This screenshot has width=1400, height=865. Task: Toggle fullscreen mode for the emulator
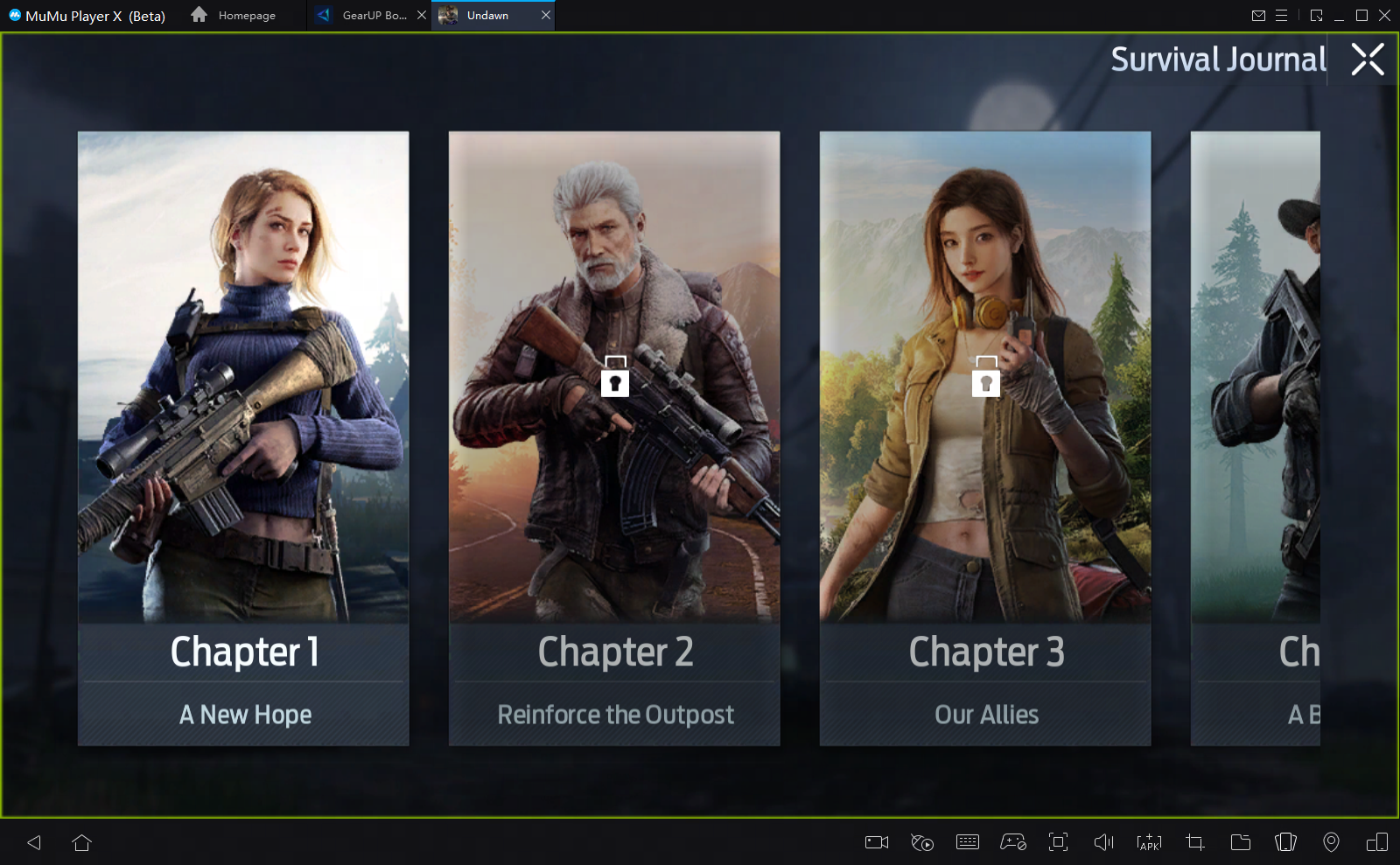1058,842
